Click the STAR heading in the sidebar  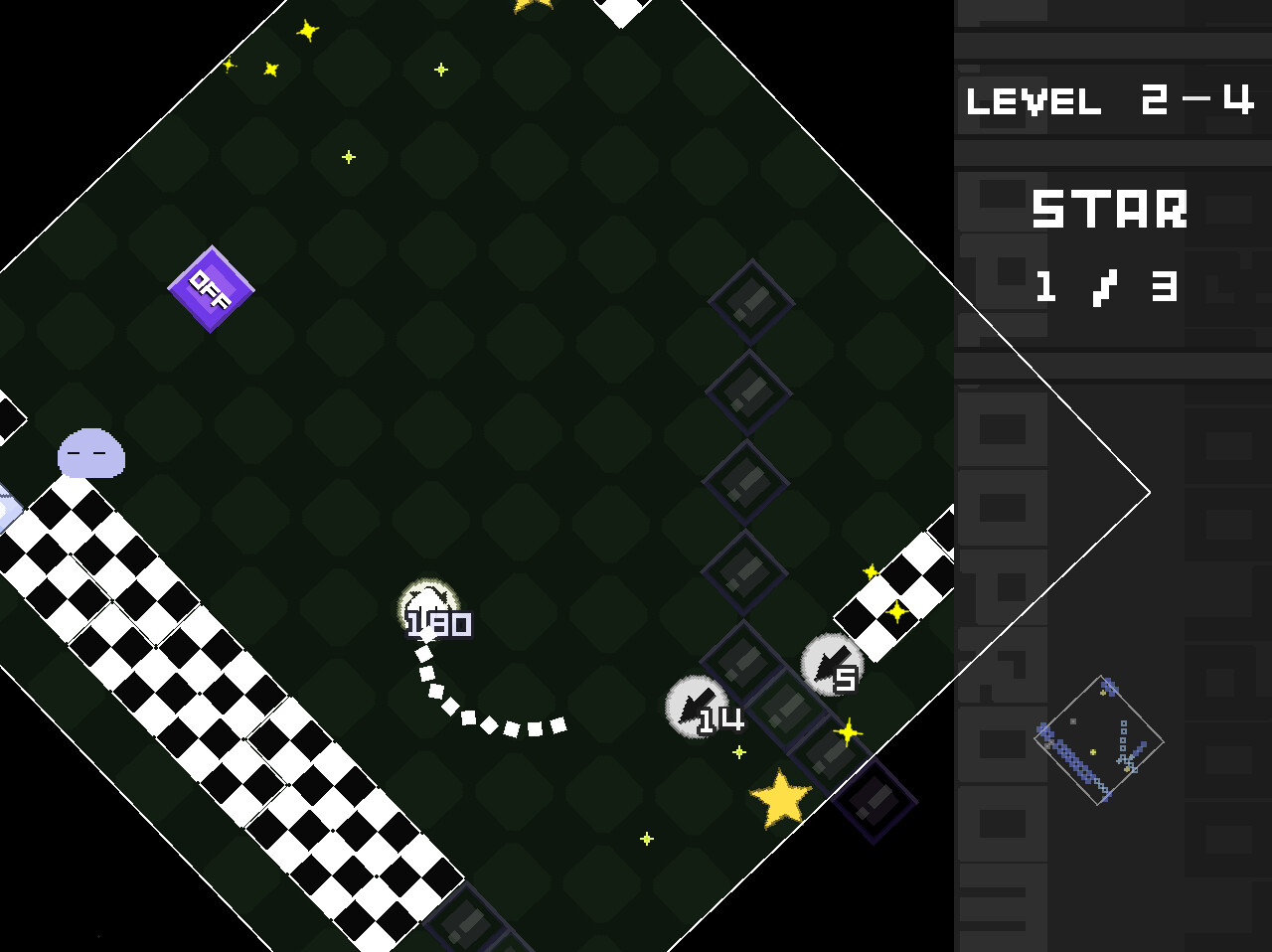pos(1110,209)
